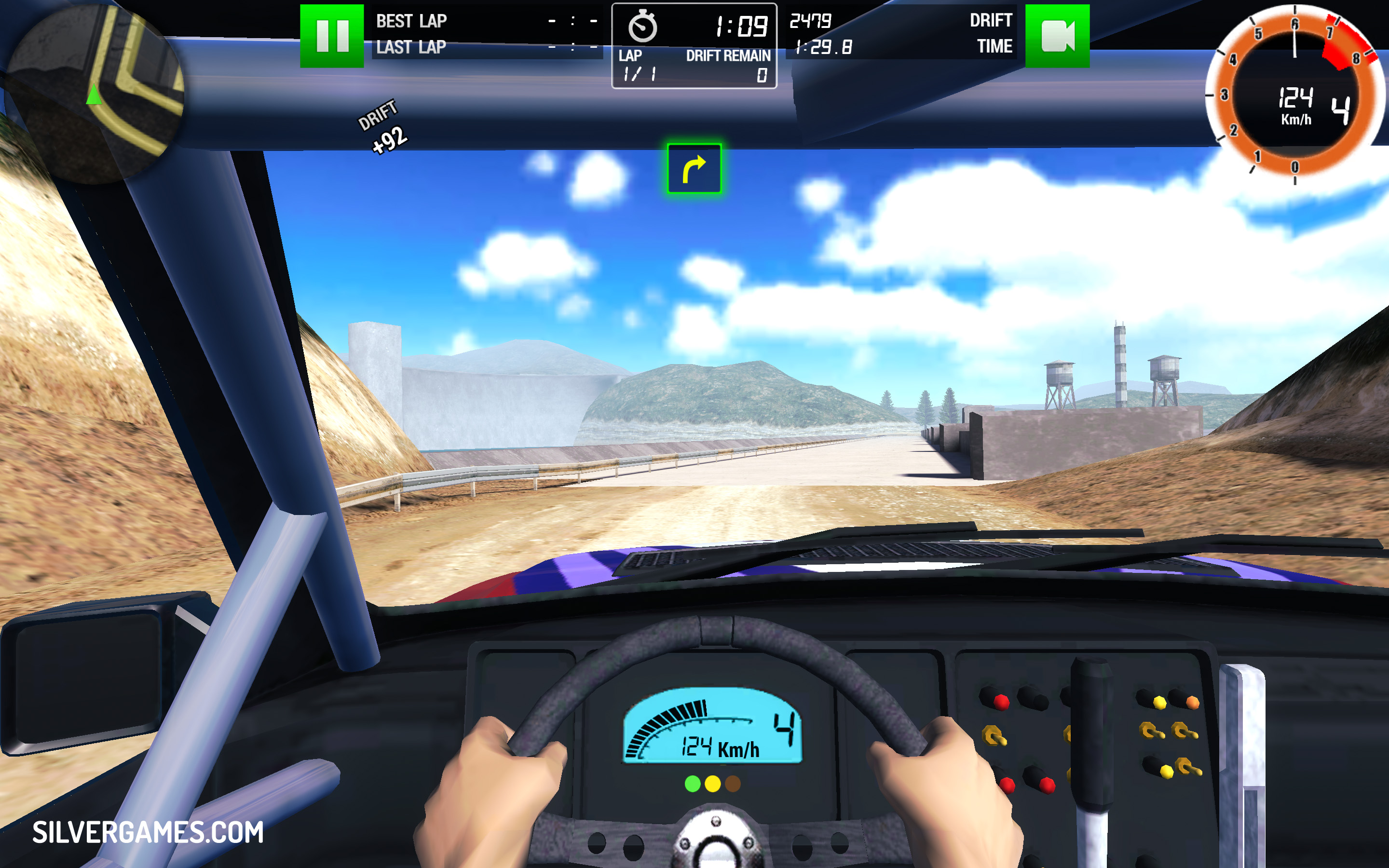
Task: Switch camera view with the camera button
Action: click(1057, 36)
